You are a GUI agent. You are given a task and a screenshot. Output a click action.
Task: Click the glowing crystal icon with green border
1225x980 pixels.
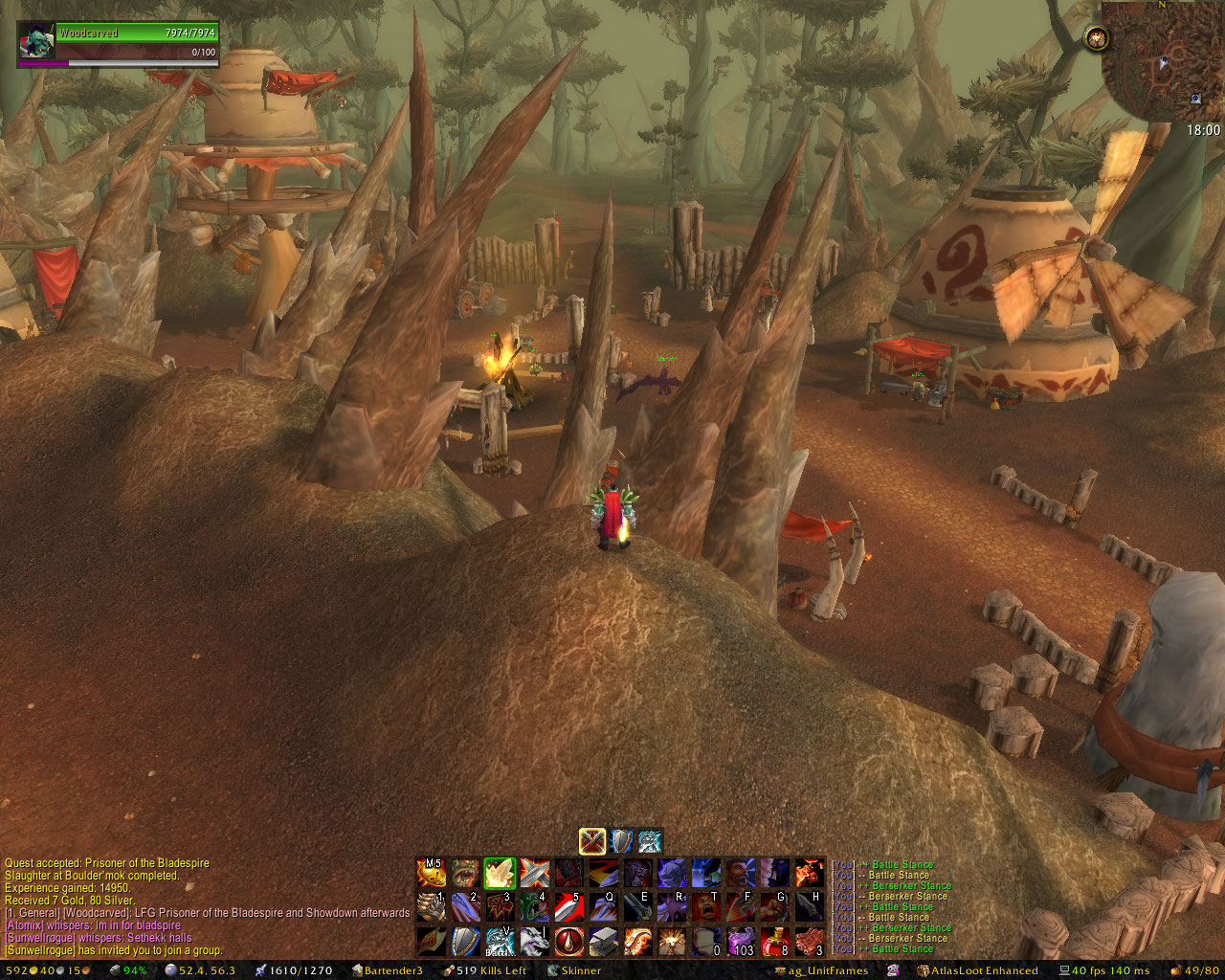[x=500, y=873]
